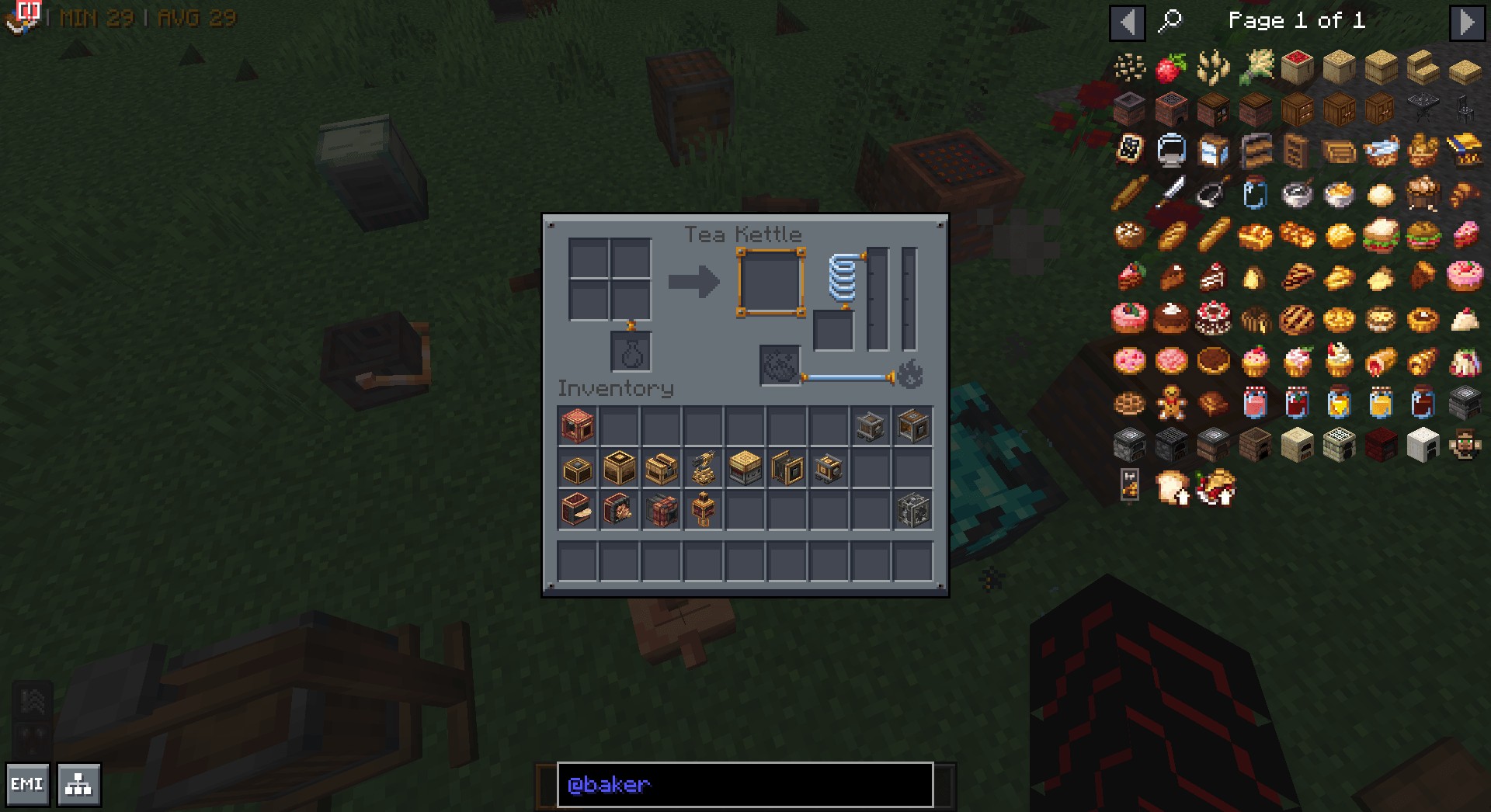Select the gray gear machine block
Screen dimensions: 1491x812
(x=912, y=510)
